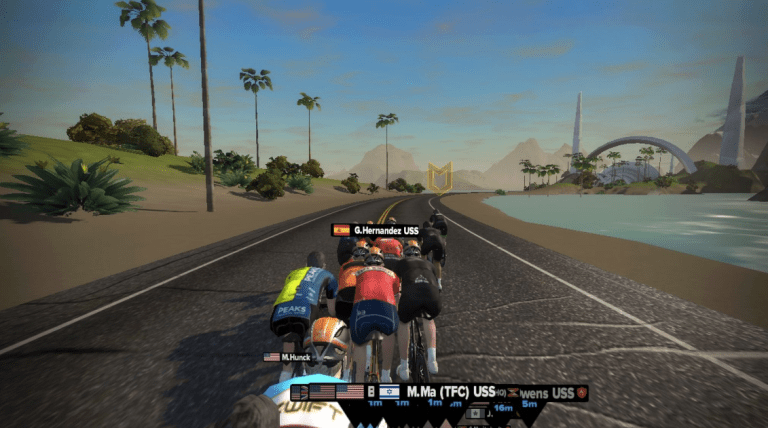Select the G.Hernandez rider name tag
Image resolution: width=768 pixels, height=428 pixels.
pos(376,230)
